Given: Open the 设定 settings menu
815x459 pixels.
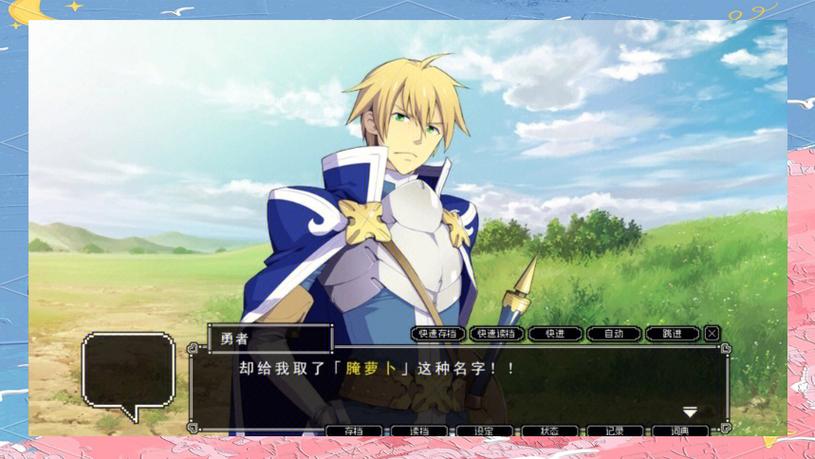Looking at the screenshot, I should coord(485,431).
